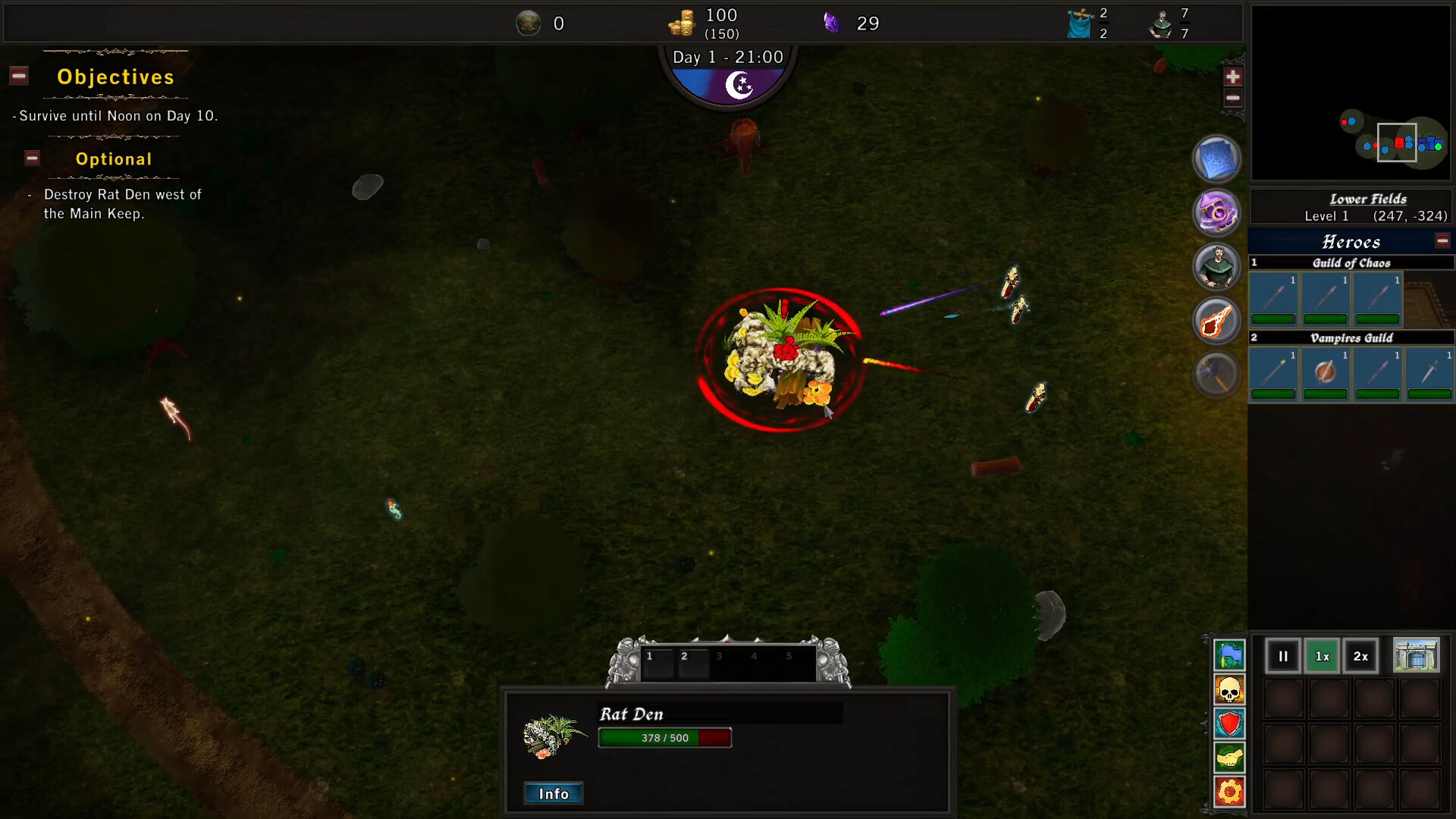Click the blue flag objectives icon

[x=1230, y=656]
